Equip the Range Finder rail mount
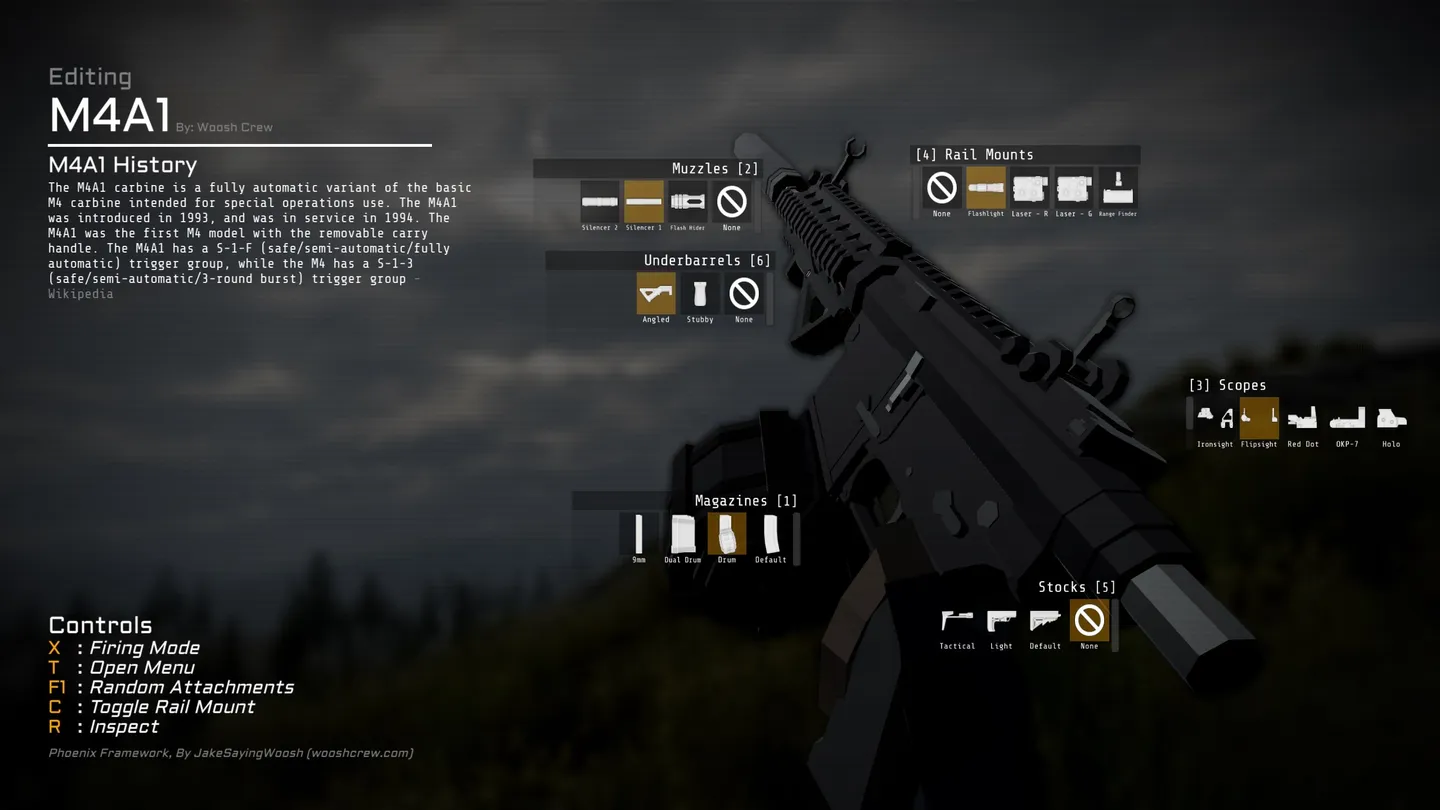The width and height of the screenshot is (1440, 810). pyautogui.click(x=1118, y=188)
